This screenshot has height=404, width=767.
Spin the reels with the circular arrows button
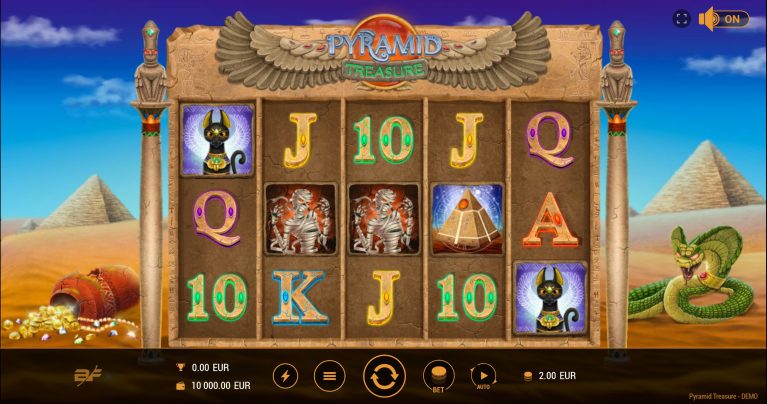(x=384, y=376)
